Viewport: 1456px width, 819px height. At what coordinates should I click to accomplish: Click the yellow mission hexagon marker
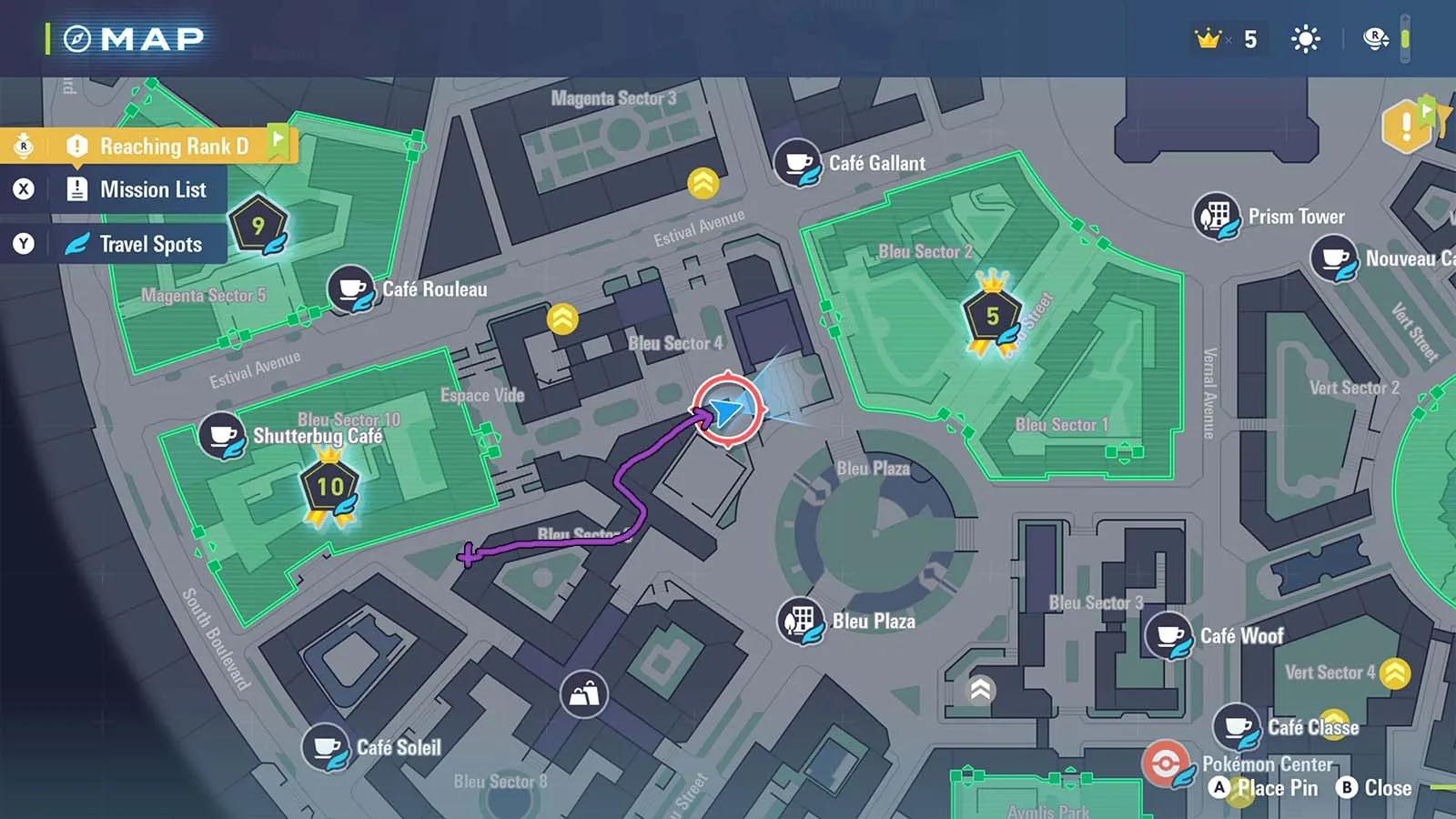pos(1406,126)
